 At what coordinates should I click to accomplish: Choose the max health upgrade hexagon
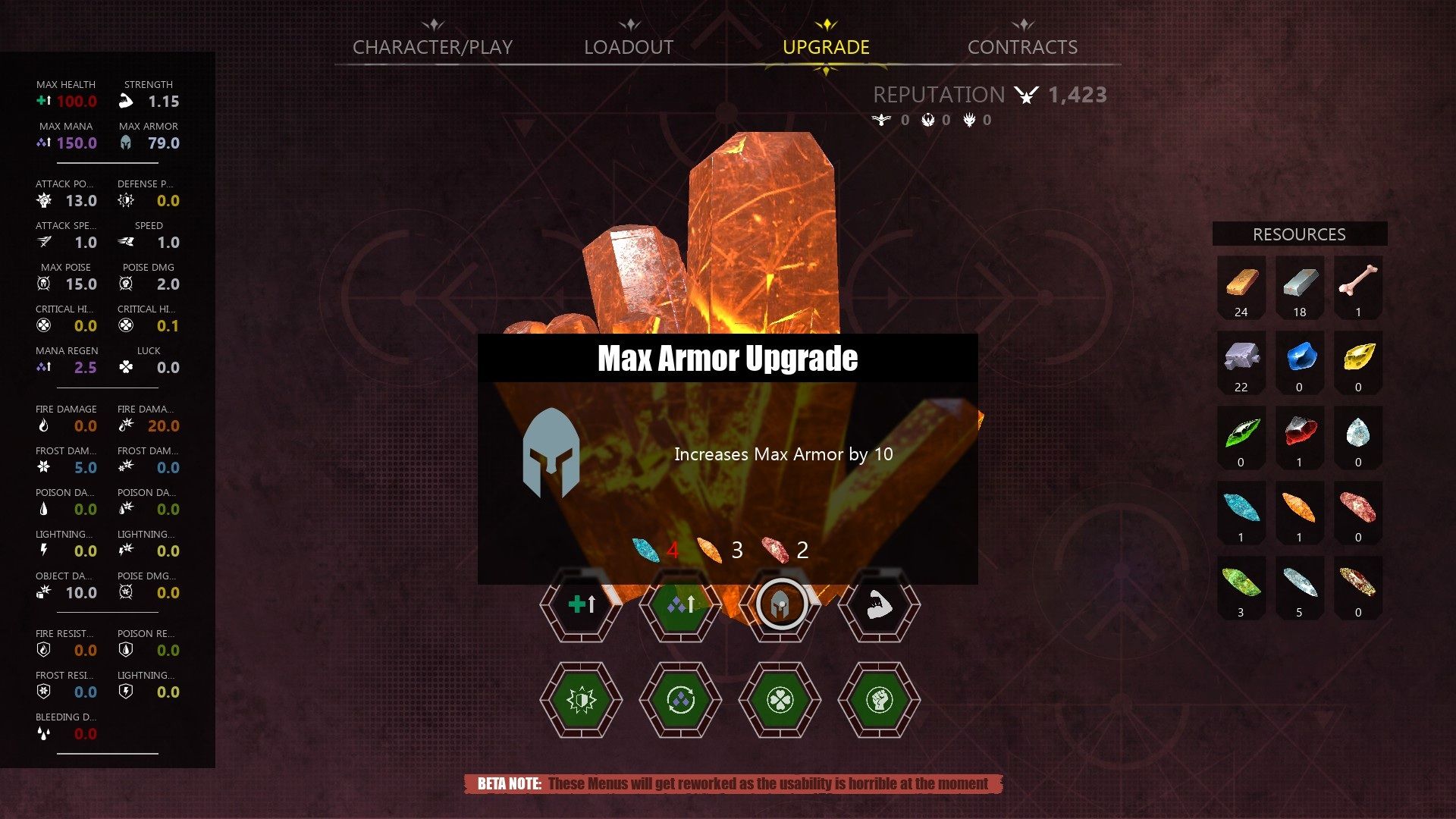582,605
